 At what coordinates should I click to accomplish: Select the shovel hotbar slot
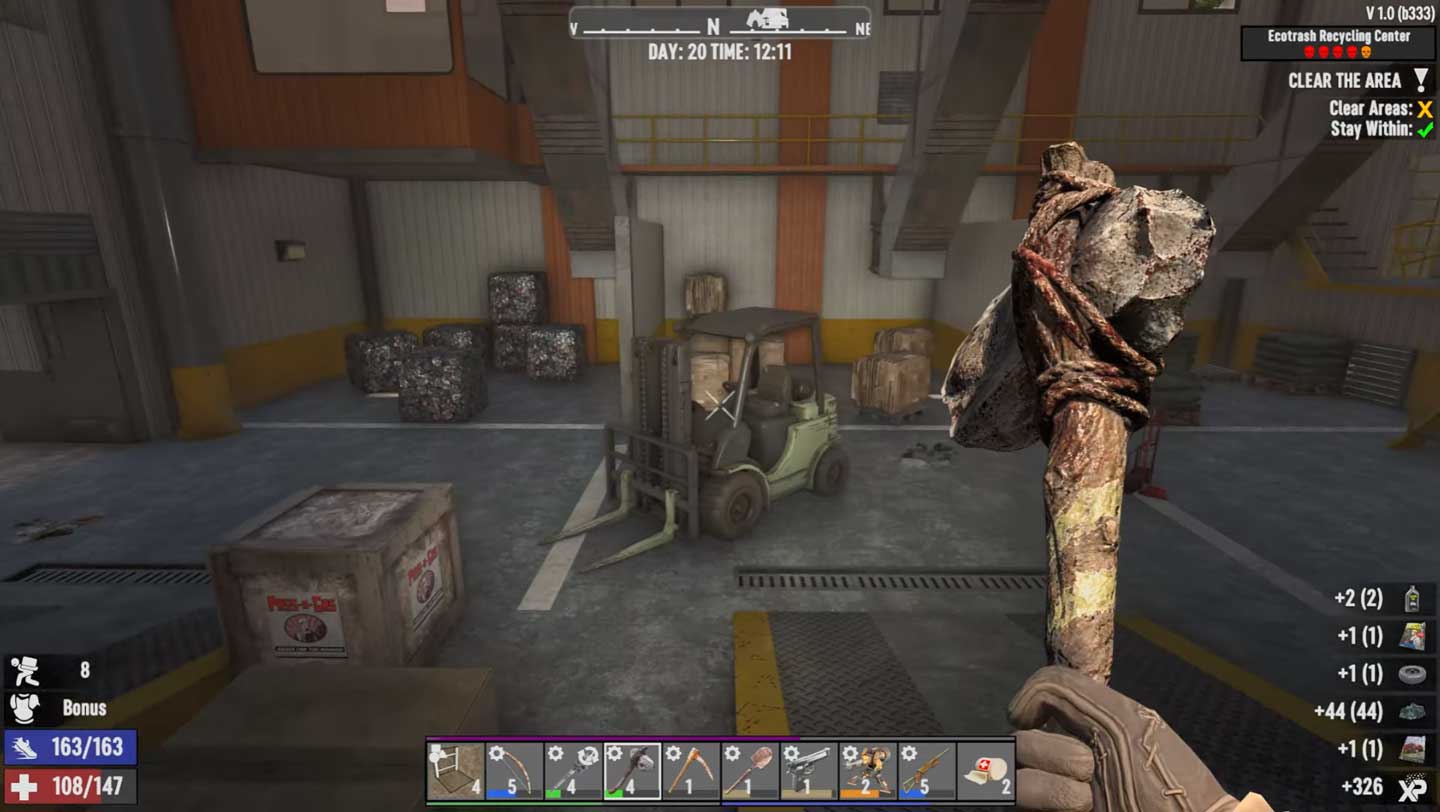(x=750, y=770)
